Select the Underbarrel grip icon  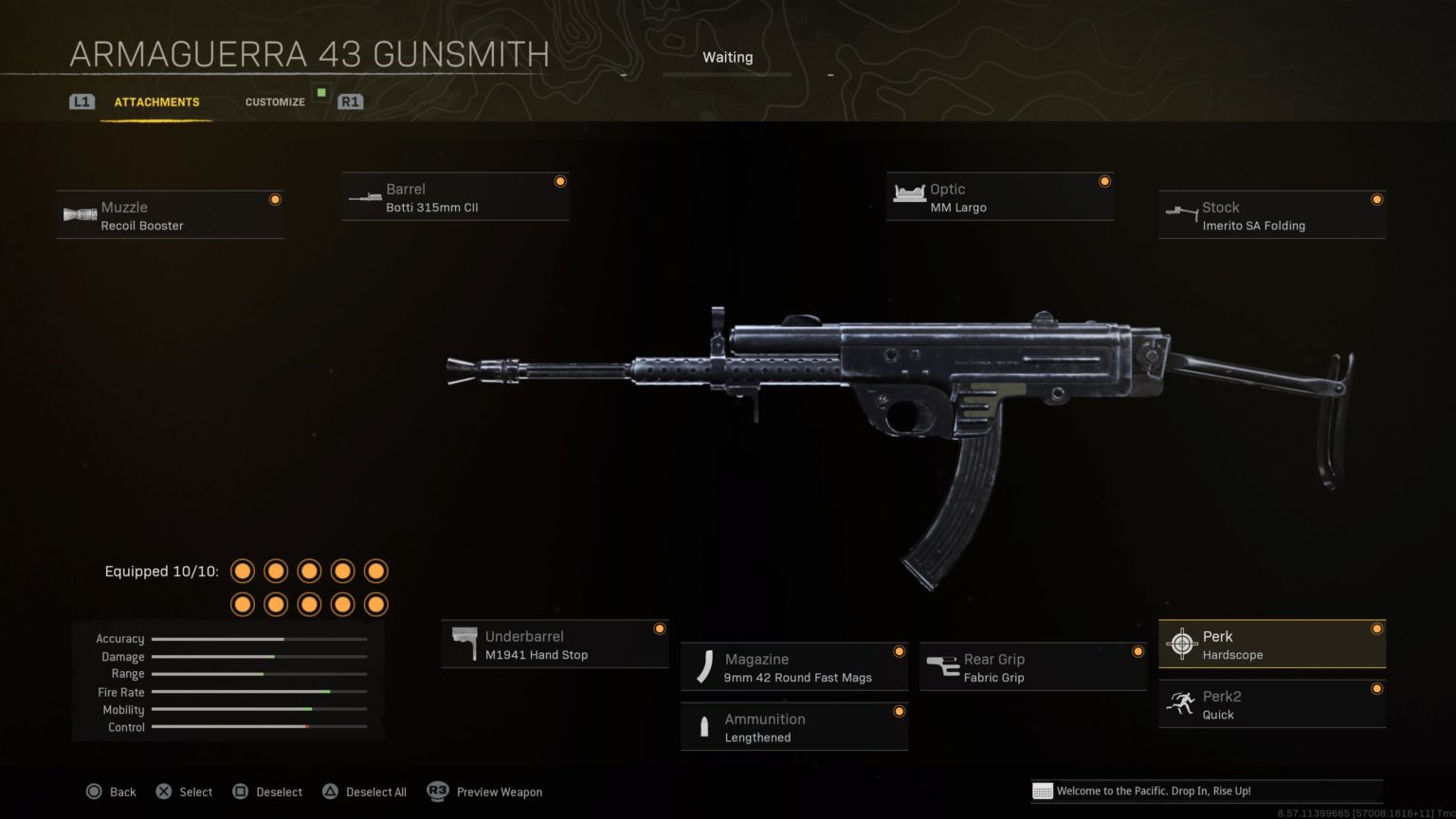pos(464,643)
